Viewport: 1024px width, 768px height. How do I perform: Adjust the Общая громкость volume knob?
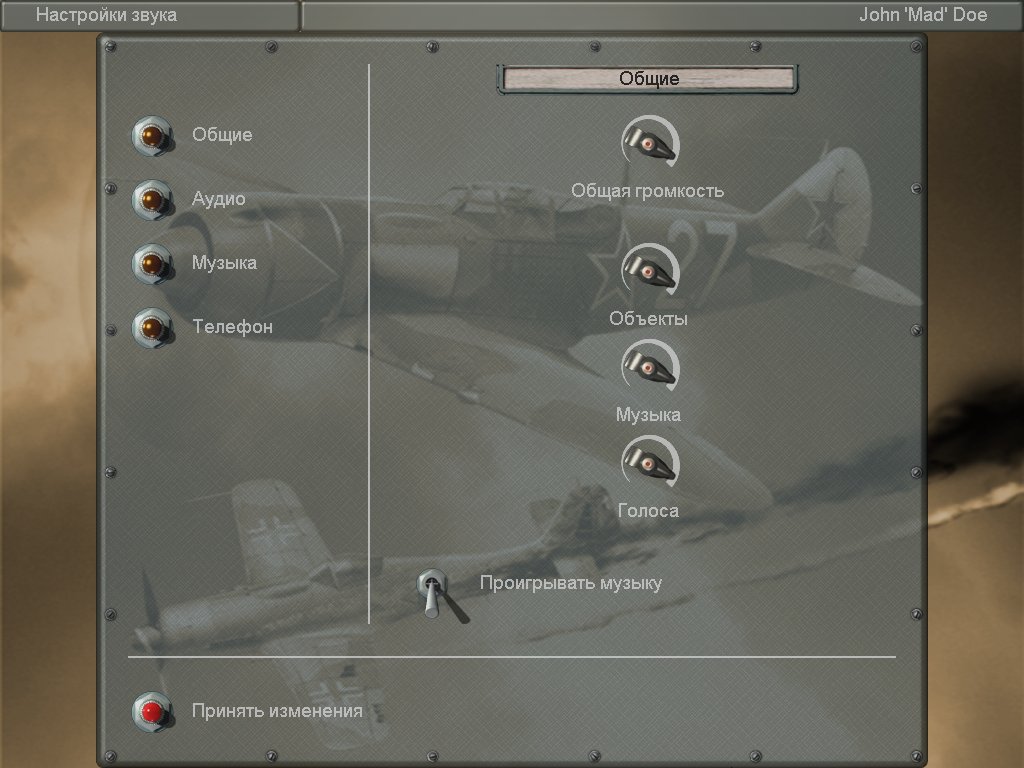648,144
